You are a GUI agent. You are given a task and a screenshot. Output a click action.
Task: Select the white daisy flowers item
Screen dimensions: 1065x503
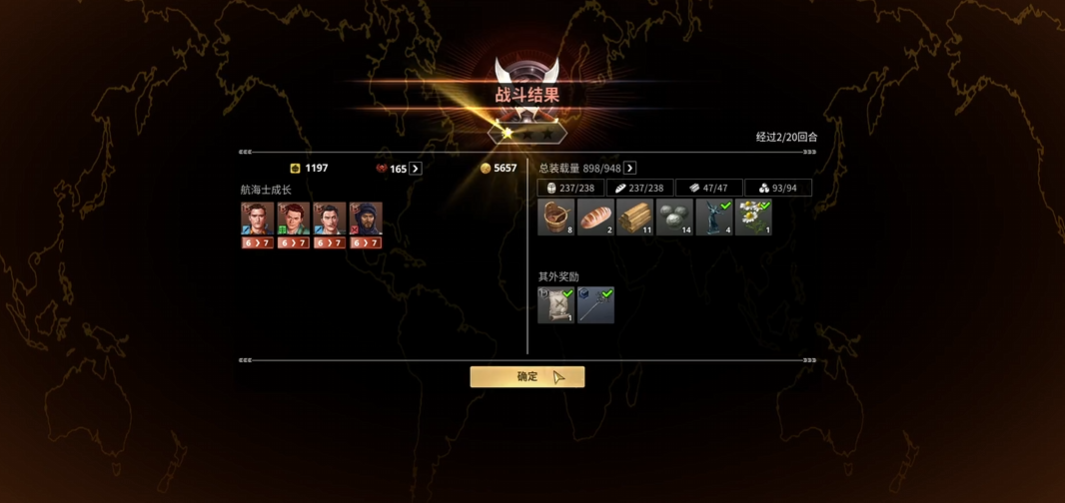pyautogui.click(x=754, y=217)
